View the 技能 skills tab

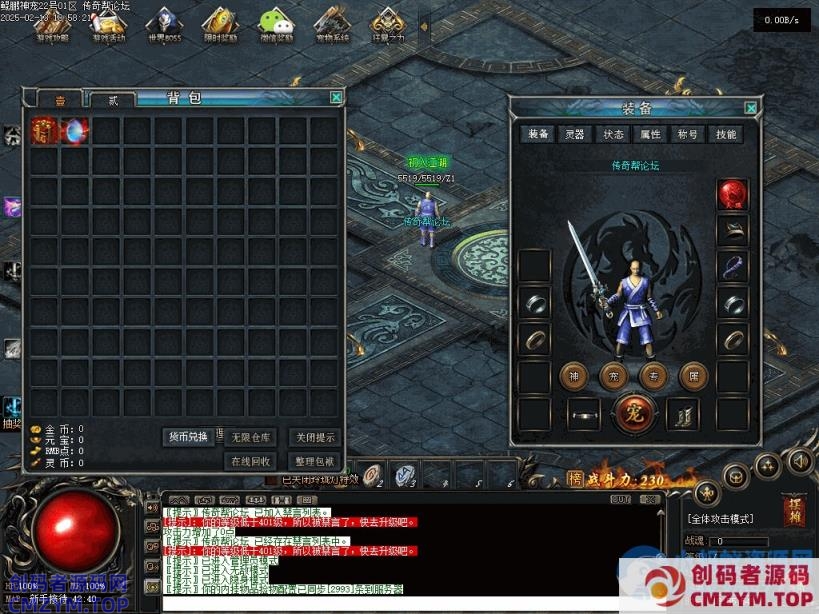pyautogui.click(x=726, y=134)
